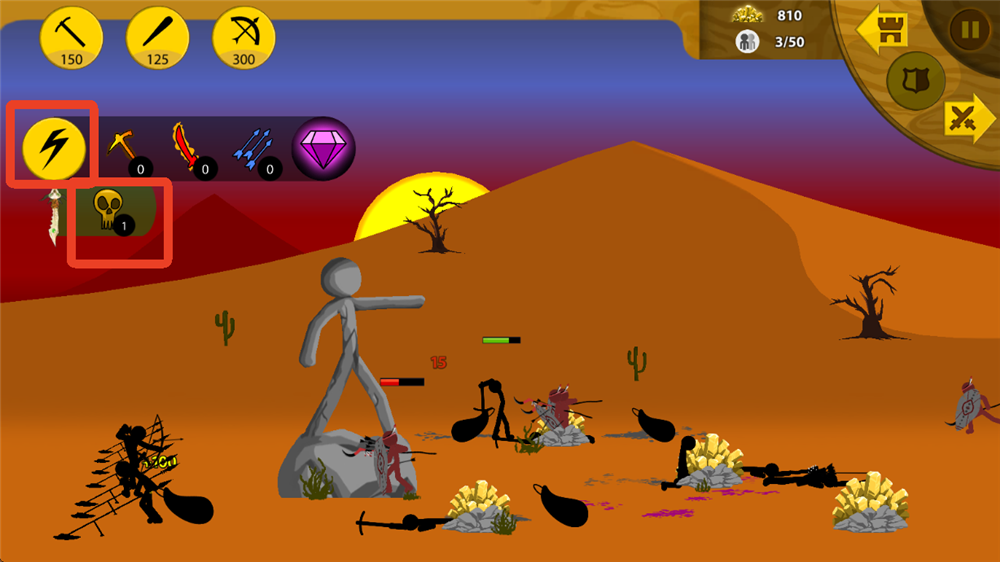1000x562 pixels.
Task: Train an archer for 300 gold
Action: coord(244,37)
